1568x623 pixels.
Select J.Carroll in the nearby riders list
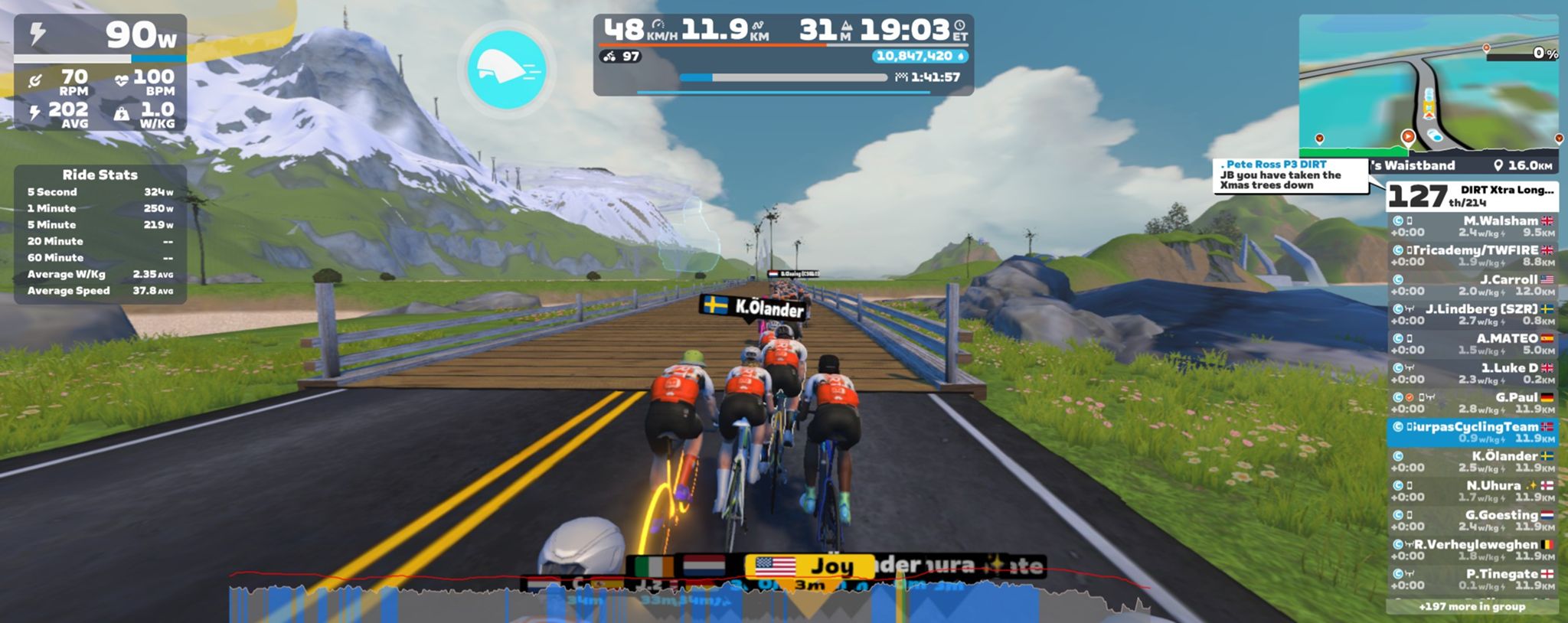1472,285
